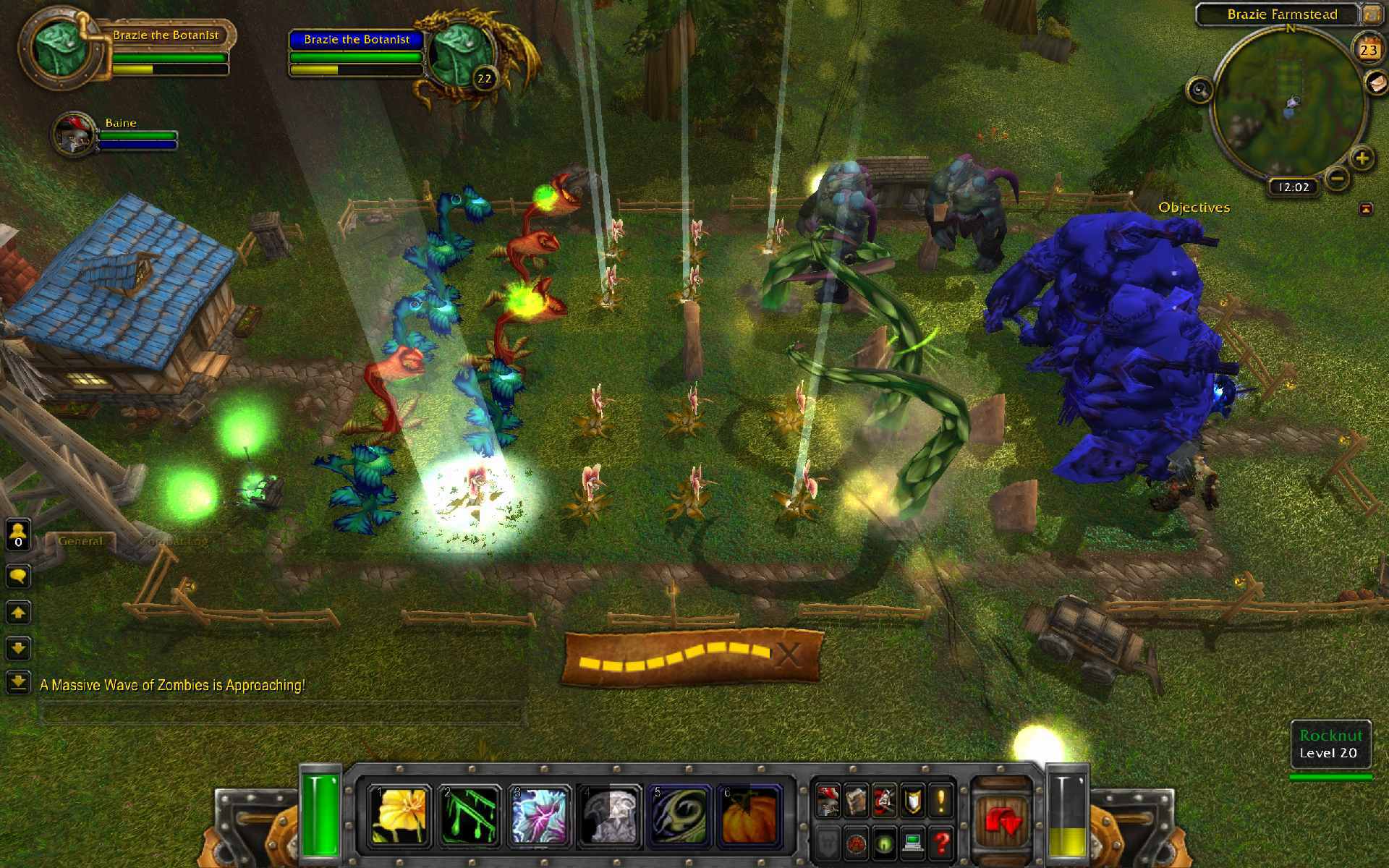The image size is (1389, 868).
Task: Open the minimap tracking magnifier dropdown
Action: tap(1199, 90)
